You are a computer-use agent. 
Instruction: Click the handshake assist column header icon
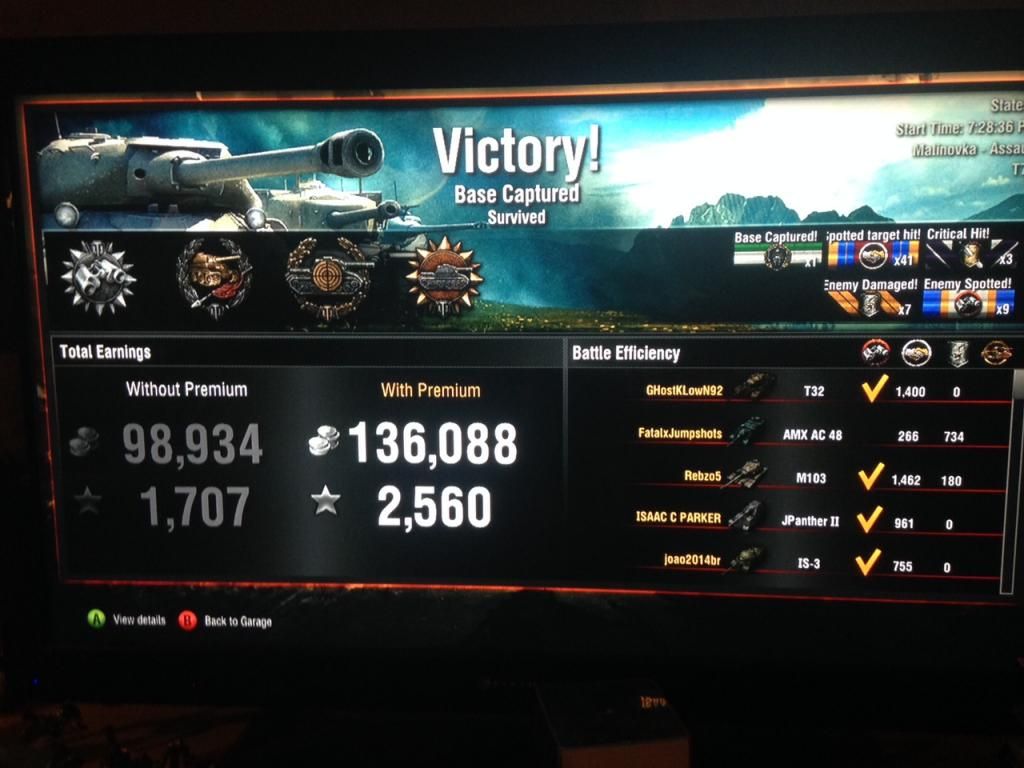pos(916,352)
